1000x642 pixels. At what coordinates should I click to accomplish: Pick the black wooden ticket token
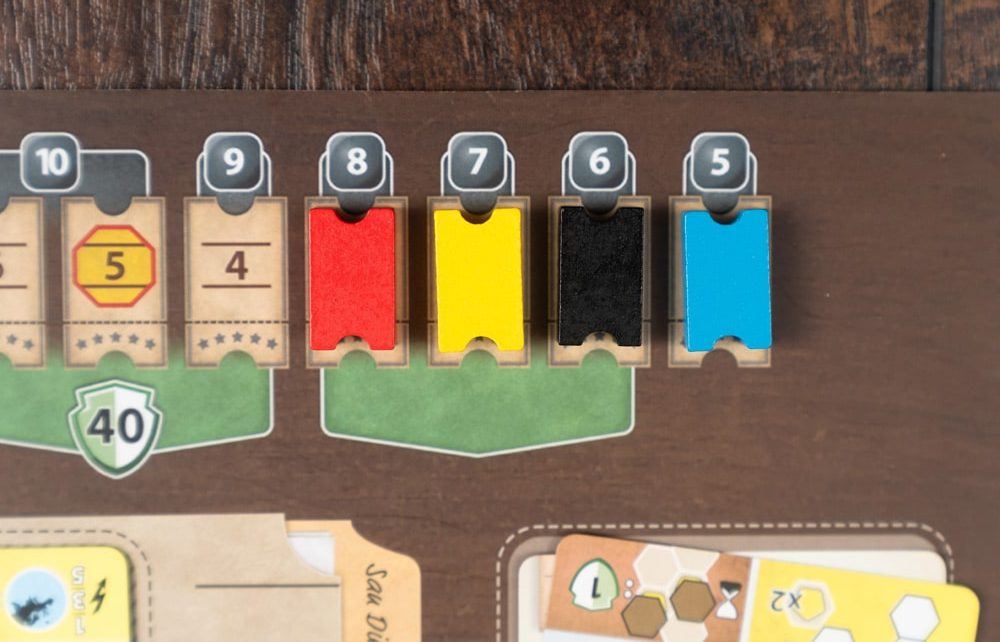tap(600, 275)
